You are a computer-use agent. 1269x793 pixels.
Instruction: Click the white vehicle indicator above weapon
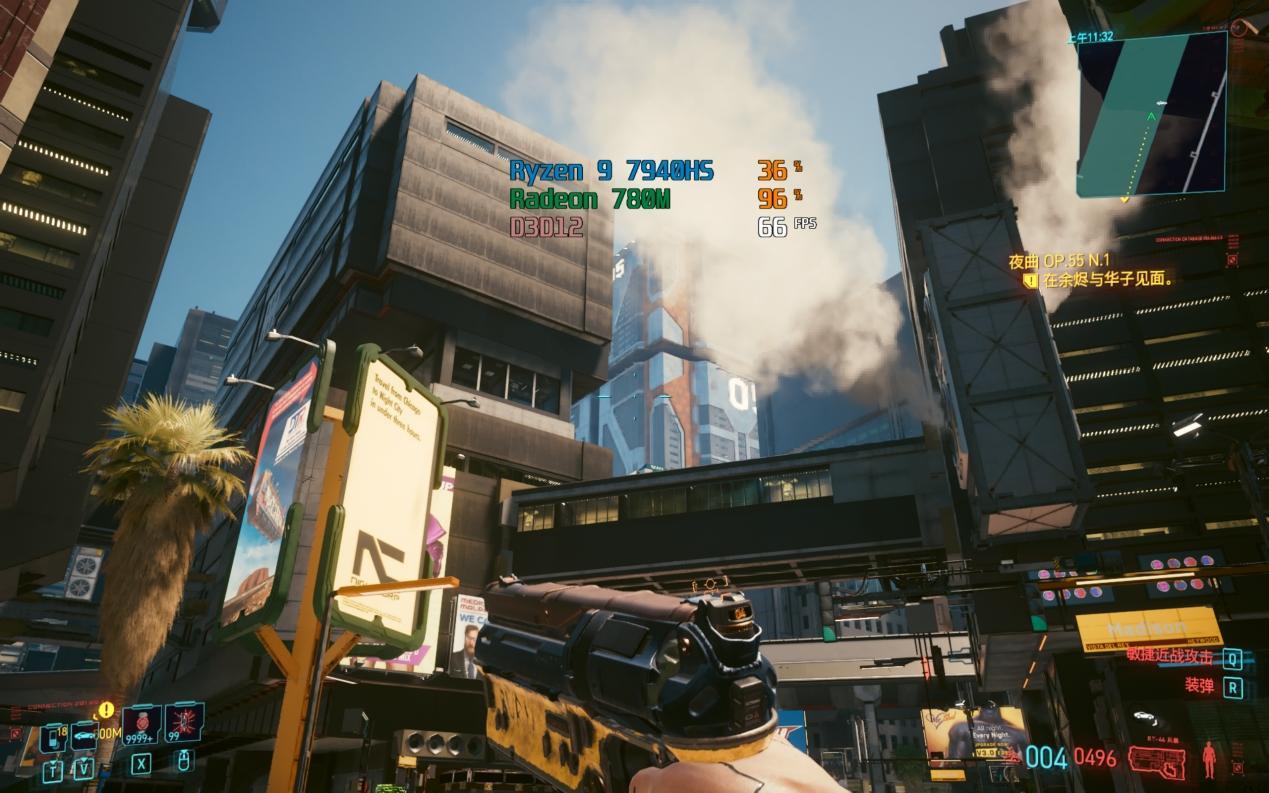(1146, 716)
